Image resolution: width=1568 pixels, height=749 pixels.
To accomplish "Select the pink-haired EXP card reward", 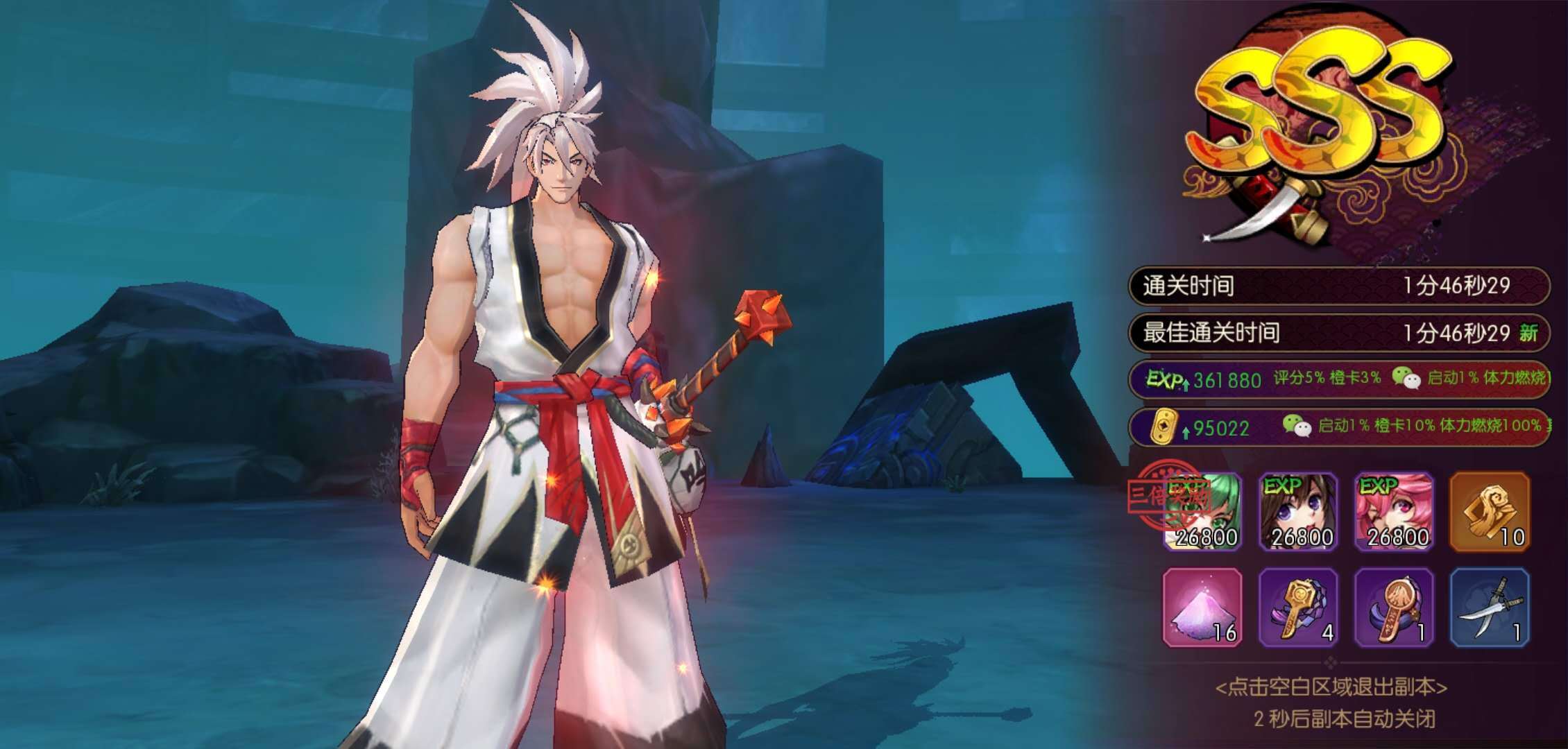I will click(x=1394, y=512).
